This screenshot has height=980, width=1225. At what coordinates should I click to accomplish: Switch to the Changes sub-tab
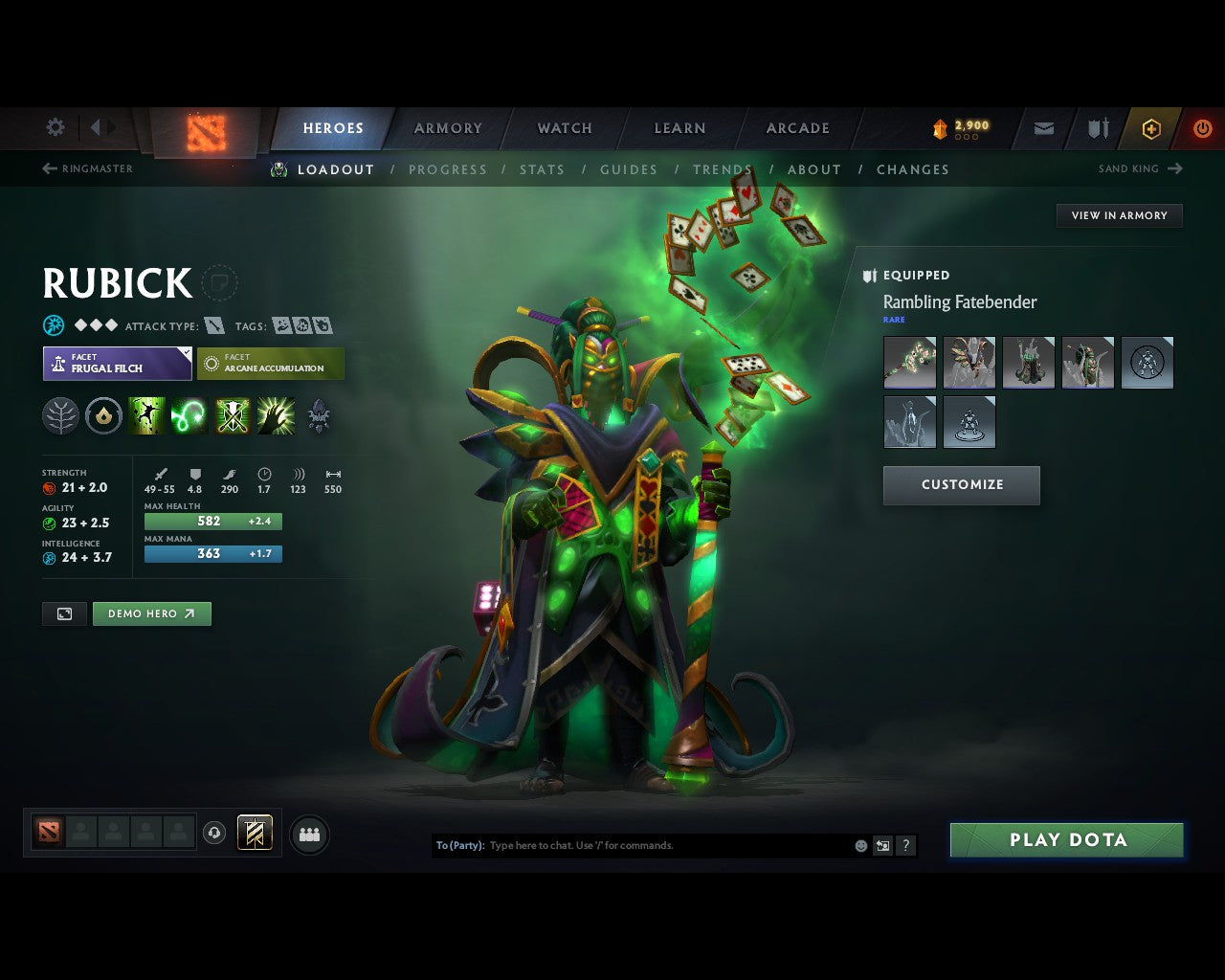912,169
